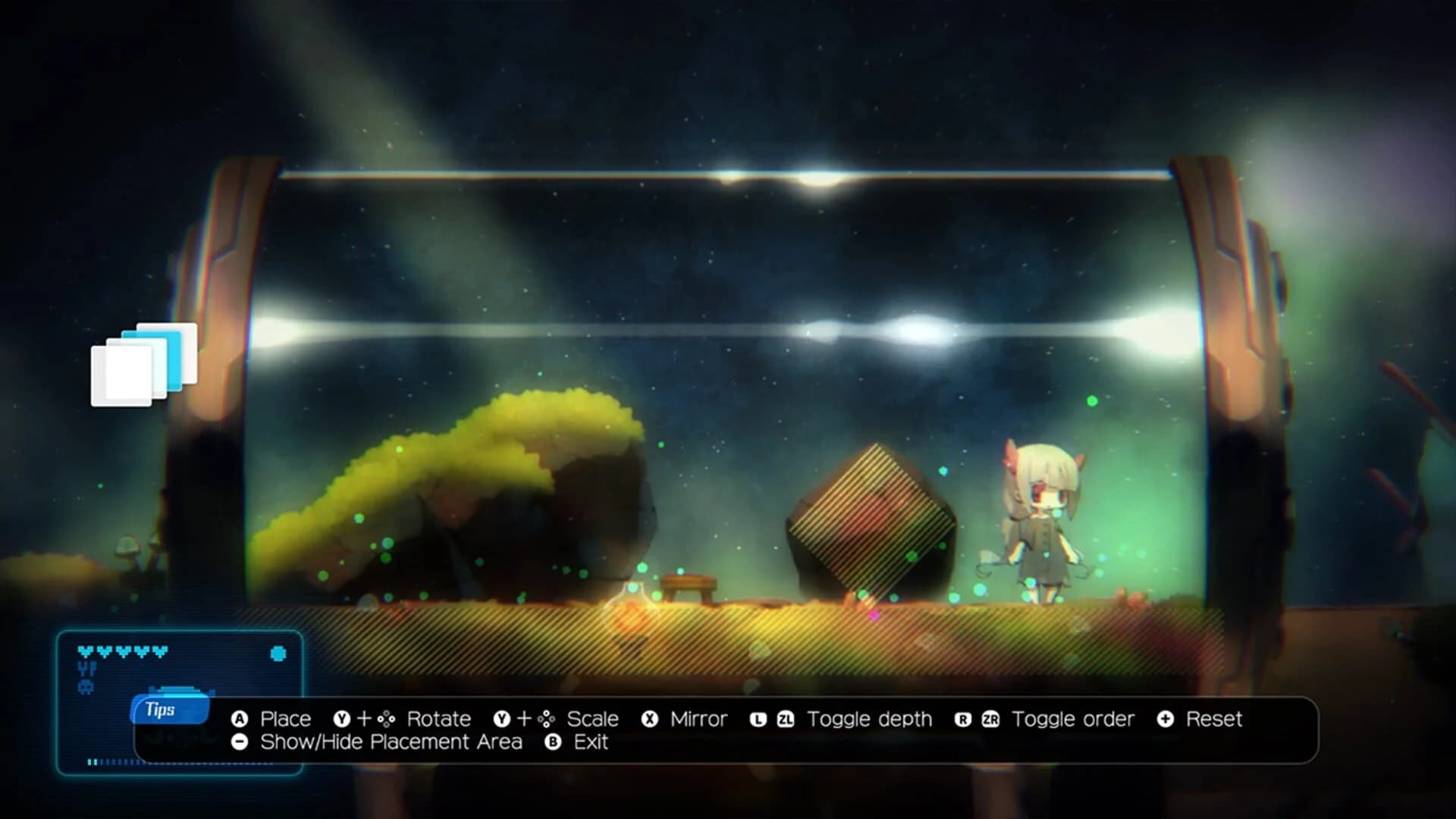The height and width of the screenshot is (819, 1456).
Task: Click Show/Hide Placement Area toggle
Action: coord(387,742)
